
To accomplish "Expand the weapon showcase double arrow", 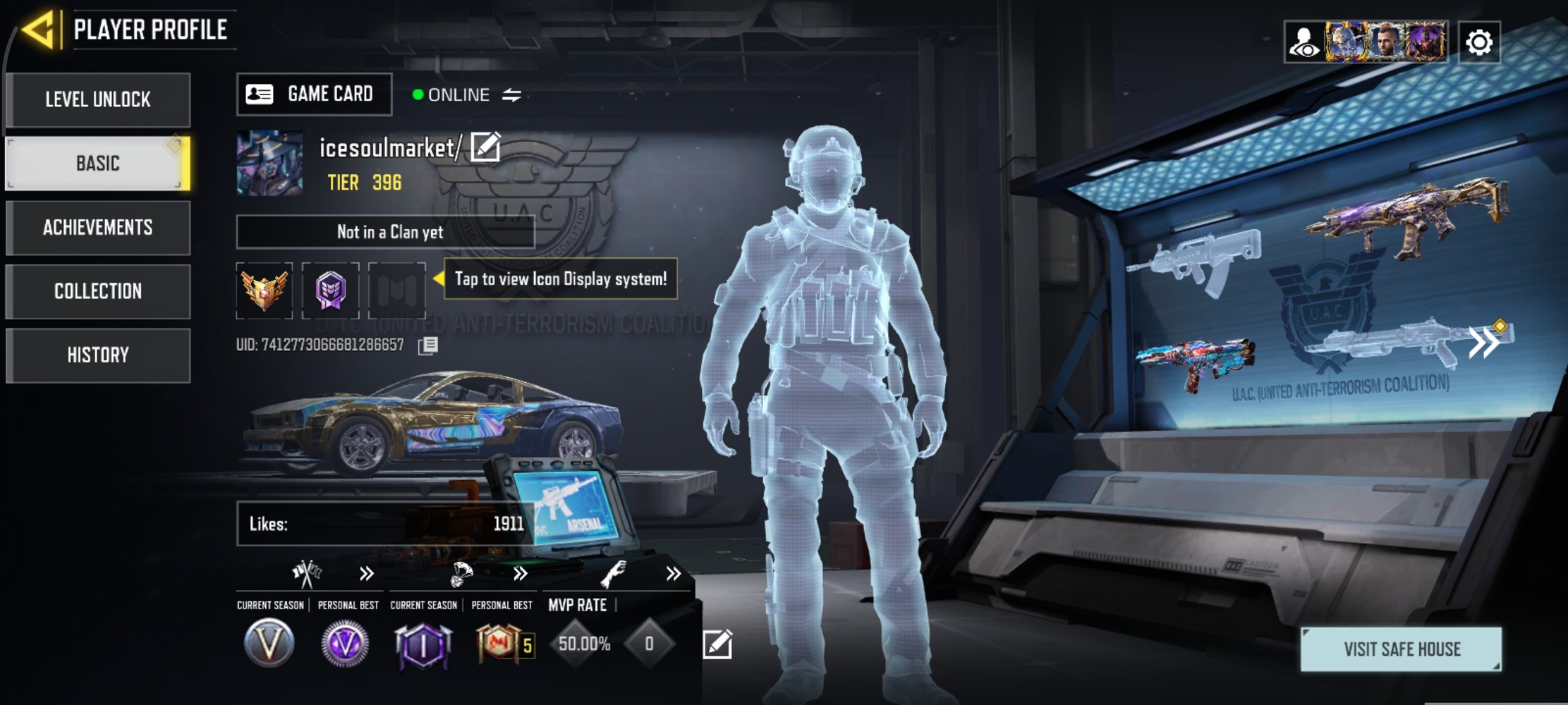I will click(1484, 343).
